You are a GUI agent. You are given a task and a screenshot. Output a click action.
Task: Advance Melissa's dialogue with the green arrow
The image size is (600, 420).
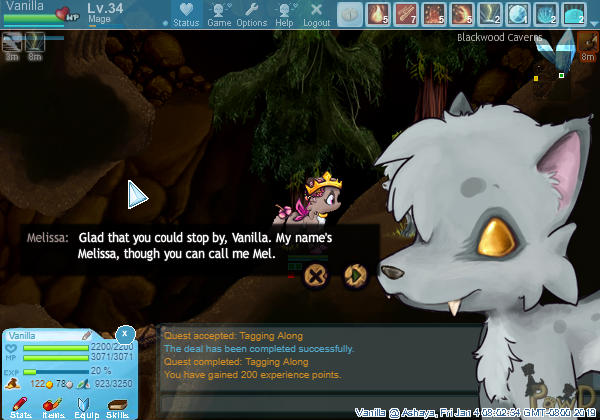tap(354, 275)
